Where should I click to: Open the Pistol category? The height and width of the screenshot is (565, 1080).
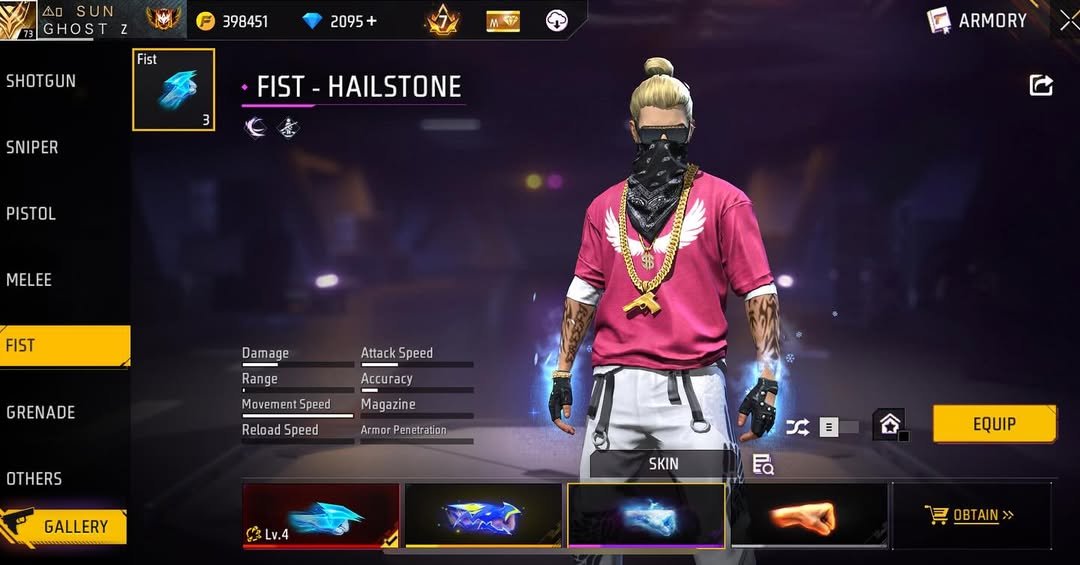click(x=32, y=213)
